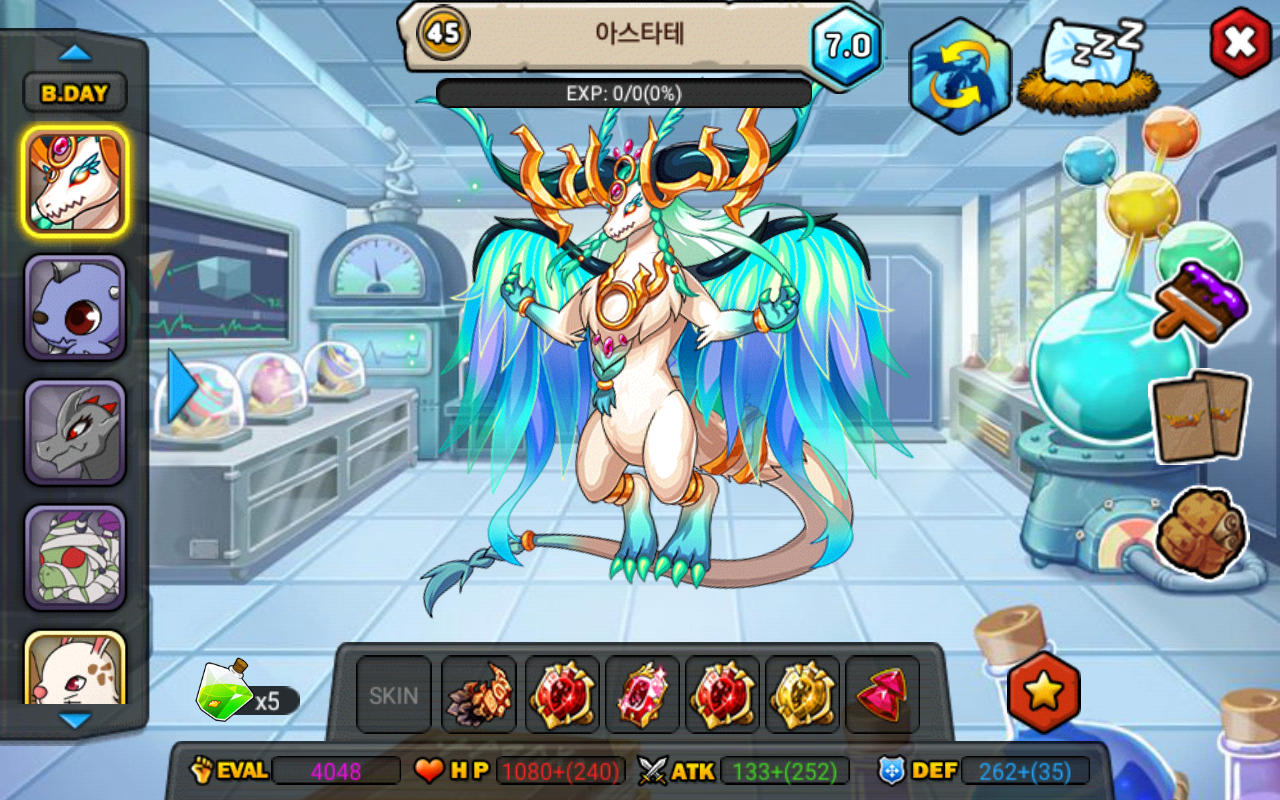Image resolution: width=1280 pixels, height=800 pixels.
Task: Open the dragon cards icon
Action: click(1200, 416)
